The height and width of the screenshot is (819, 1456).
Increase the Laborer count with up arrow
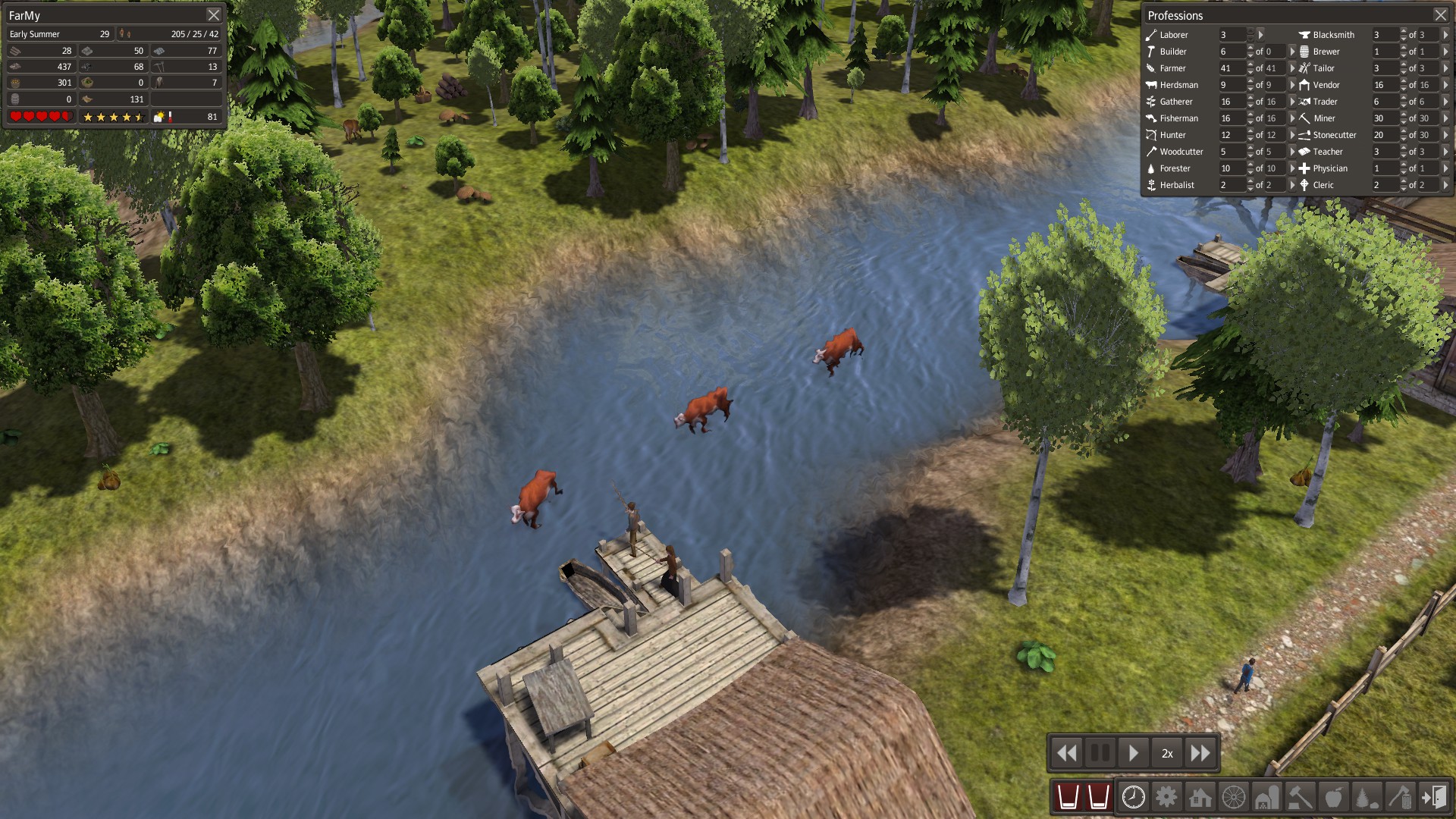(x=1250, y=31)
